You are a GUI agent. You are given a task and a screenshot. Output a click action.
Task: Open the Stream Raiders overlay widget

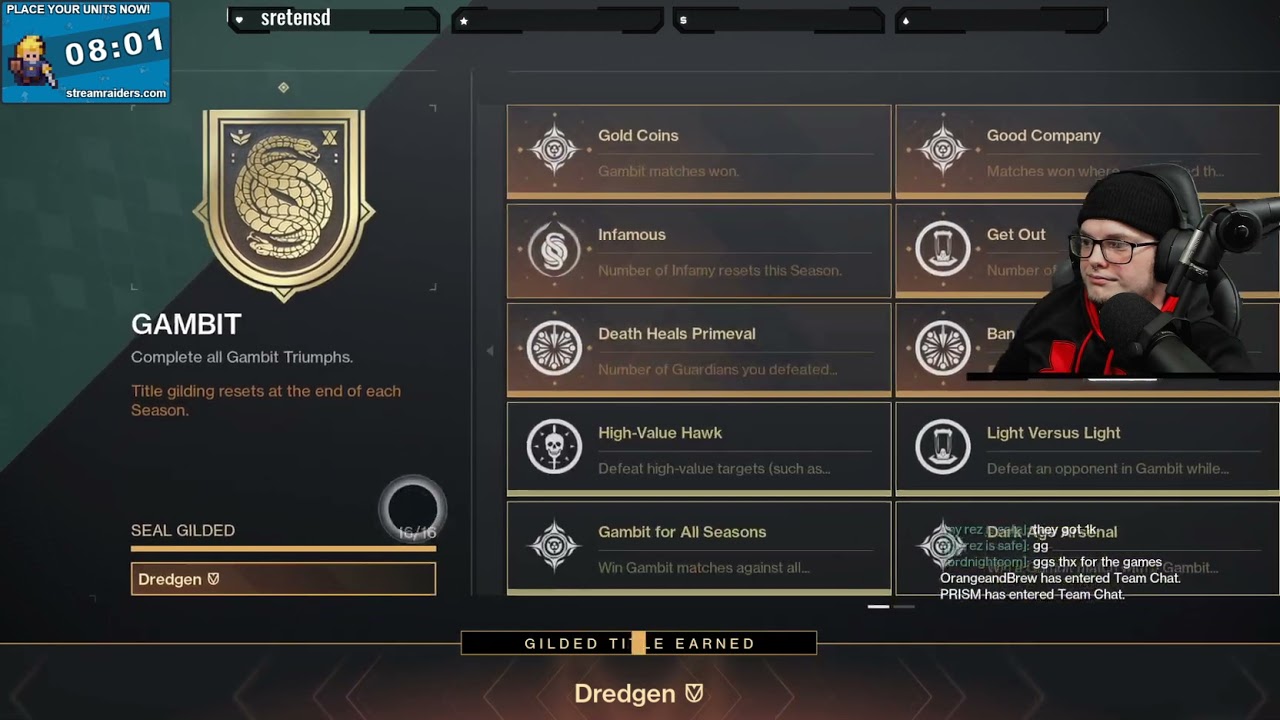click(x=86, y=52)
